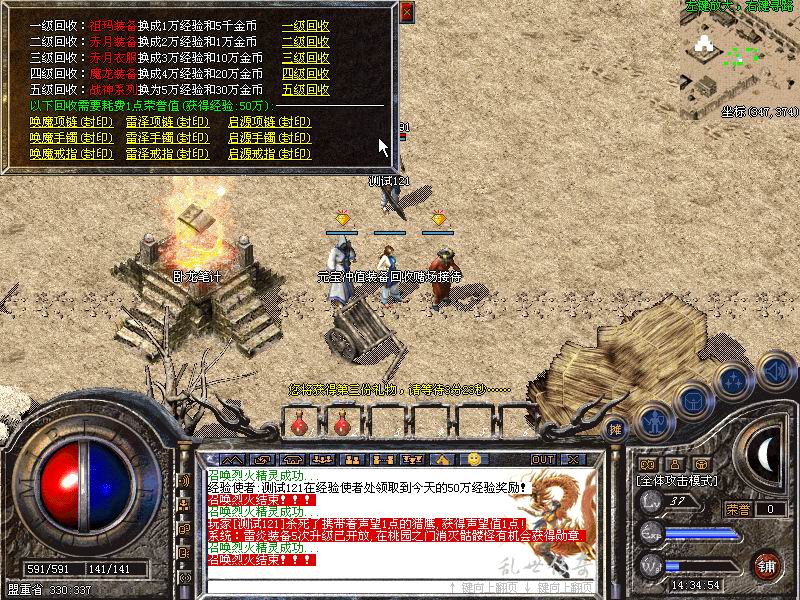800x600 pixels.
Task: Close the equipment recycling dialog
Action: 406,13
